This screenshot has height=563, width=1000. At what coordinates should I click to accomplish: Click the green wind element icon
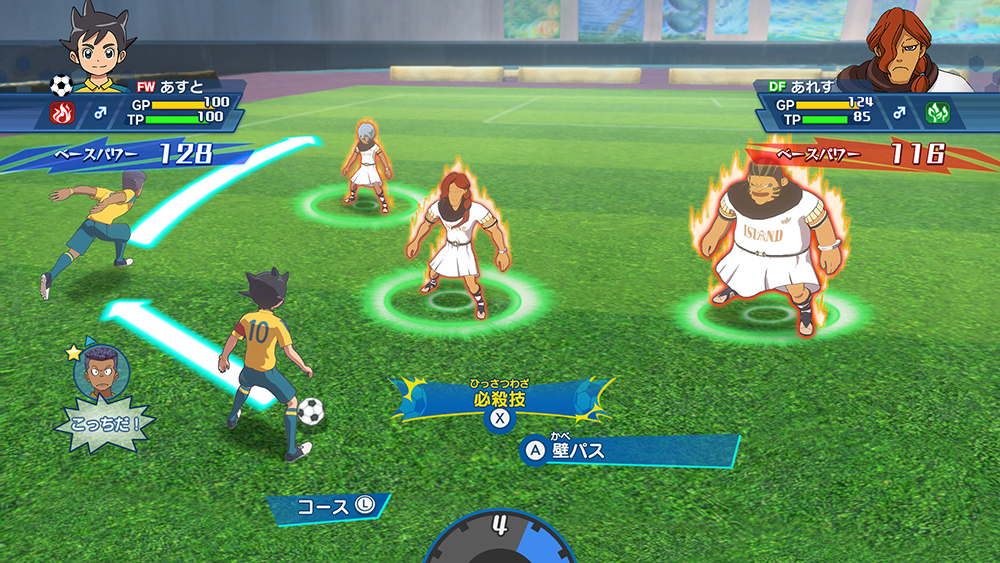pos(938,112)
